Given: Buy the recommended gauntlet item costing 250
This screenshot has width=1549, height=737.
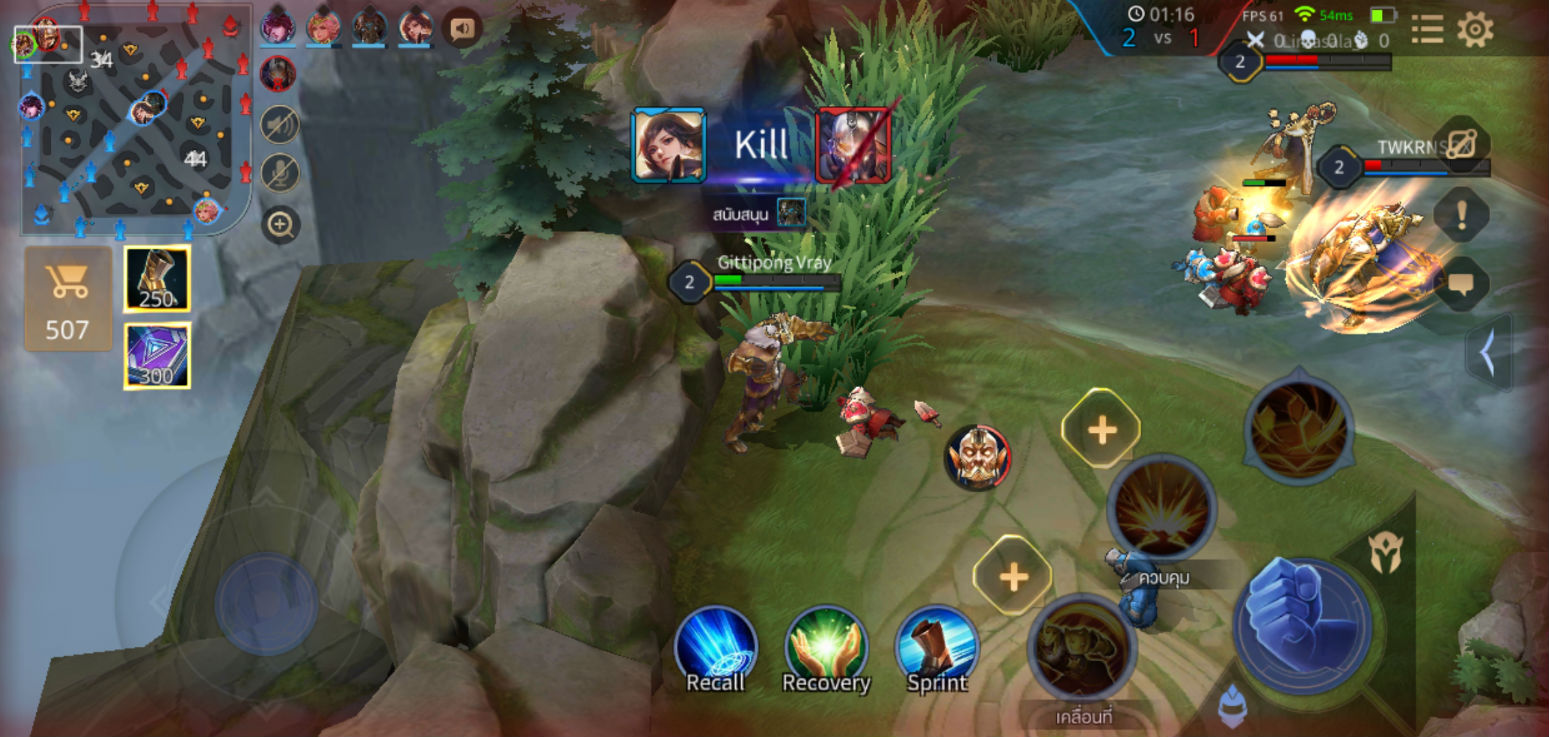Looking at the screenshot, I should coord(157,278).
